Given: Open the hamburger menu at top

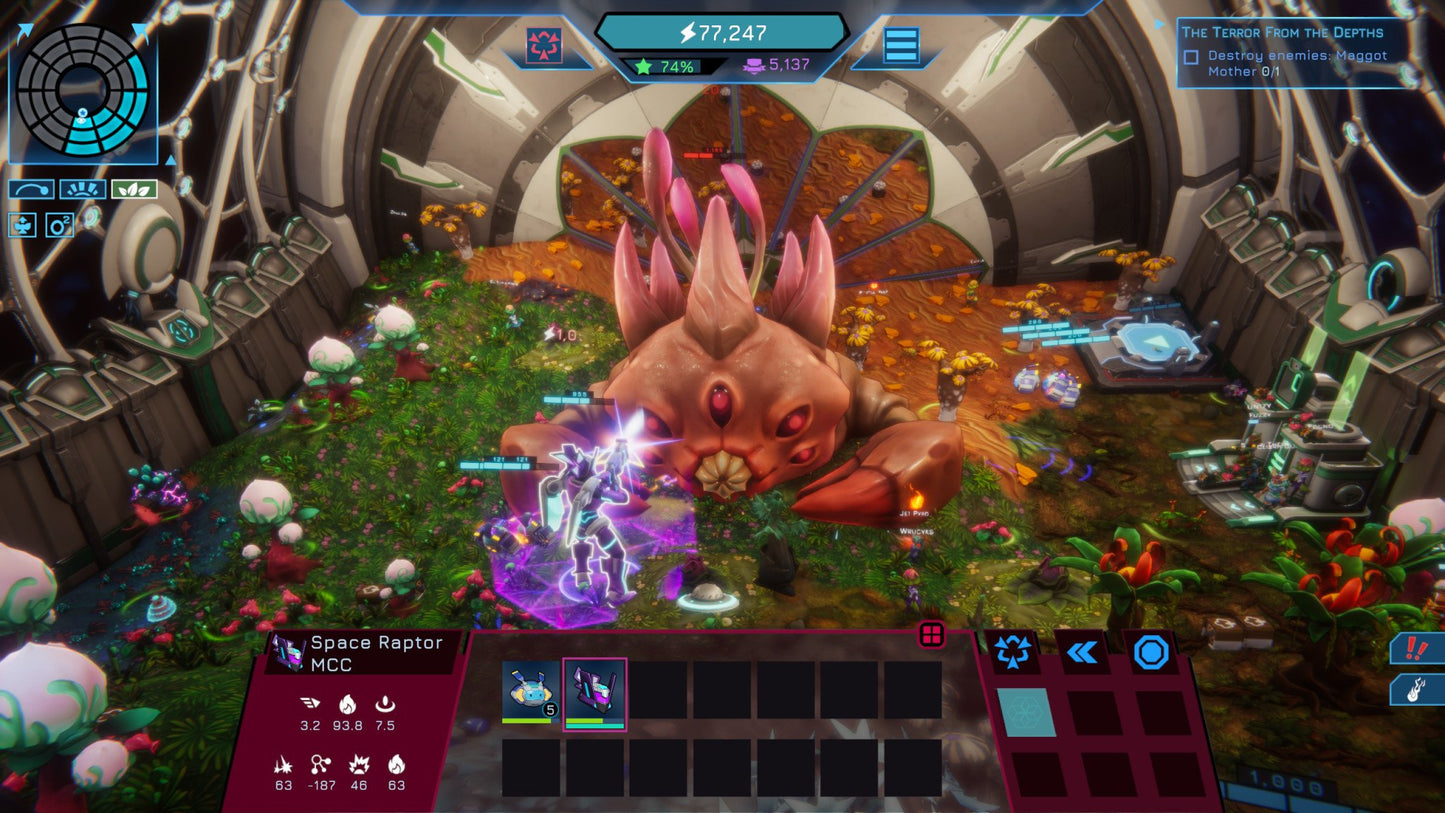Looking at the screenshot, I should coord(900,46).
